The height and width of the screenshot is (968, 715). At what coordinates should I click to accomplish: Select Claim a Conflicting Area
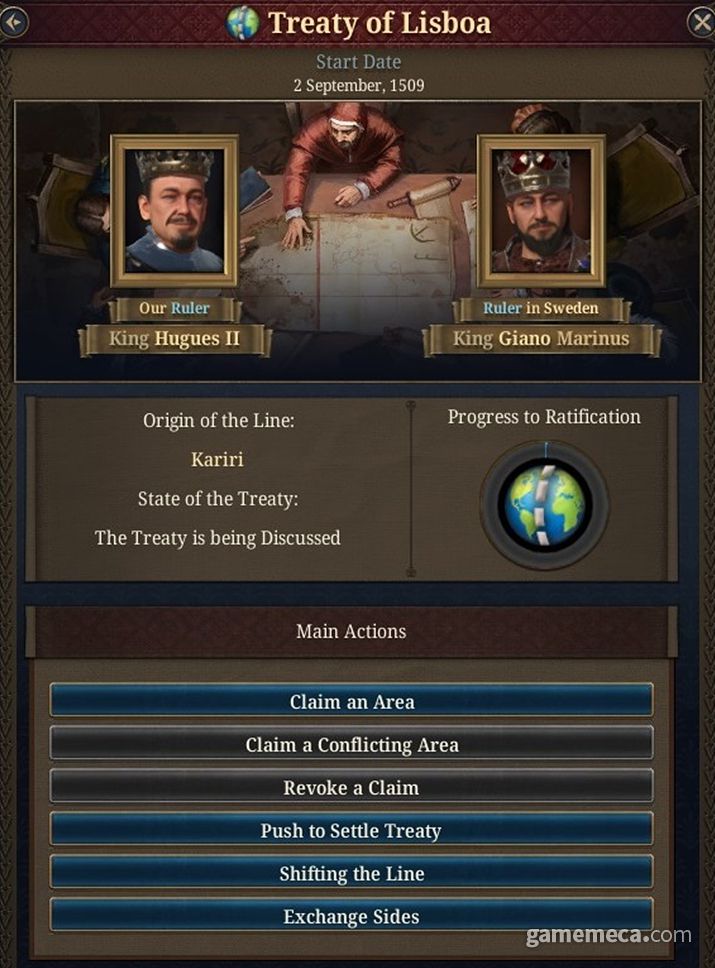click(x=351, y=744)
